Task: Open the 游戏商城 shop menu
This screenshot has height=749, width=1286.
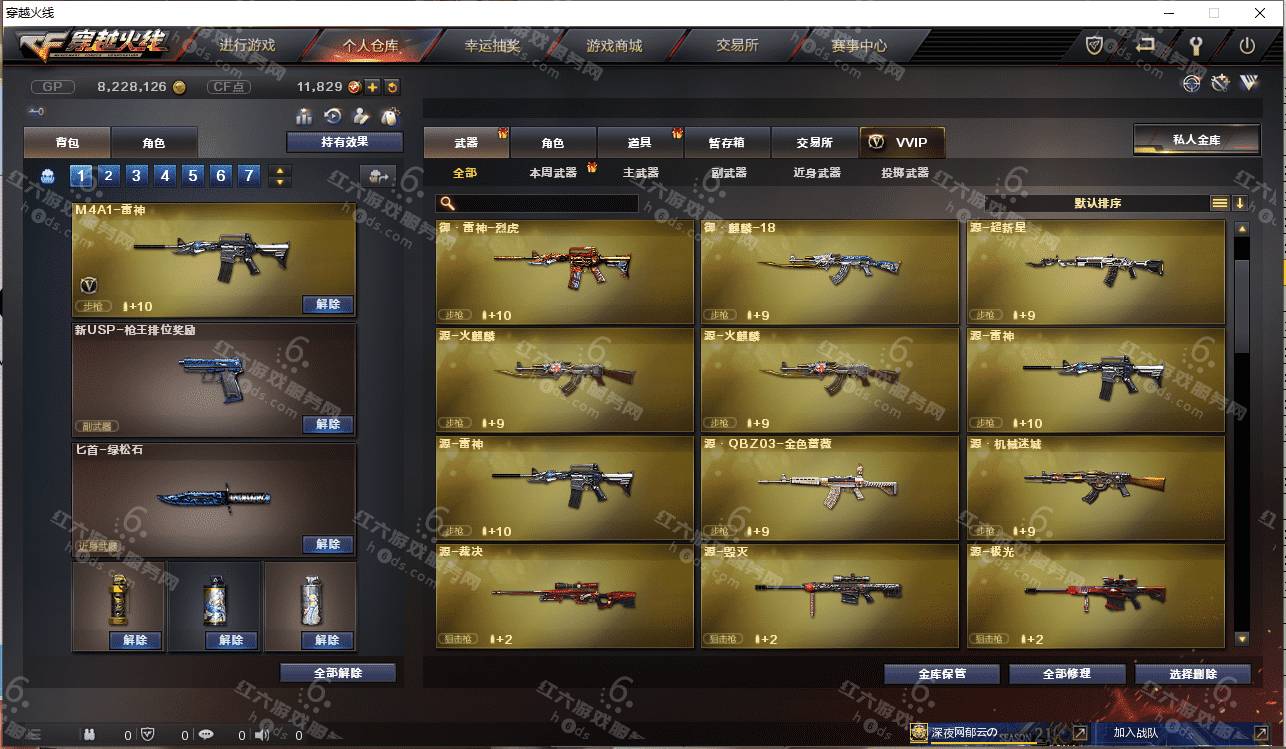Action: 614,46
